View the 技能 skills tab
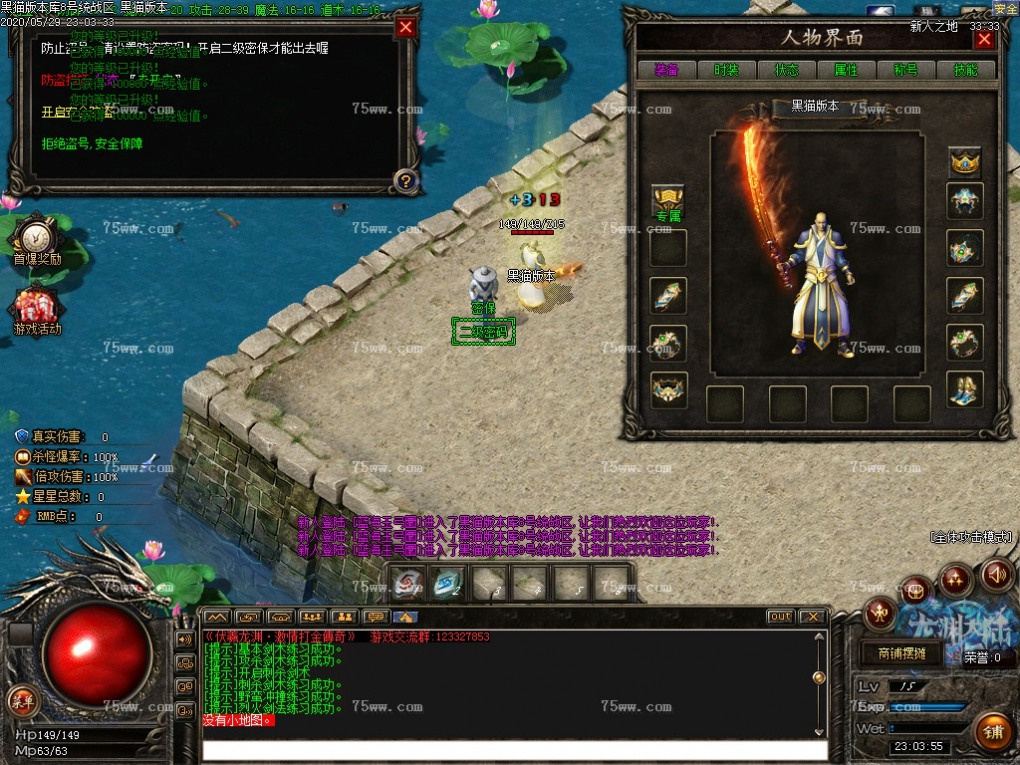The image size is (1020, 765). point(965,70)
